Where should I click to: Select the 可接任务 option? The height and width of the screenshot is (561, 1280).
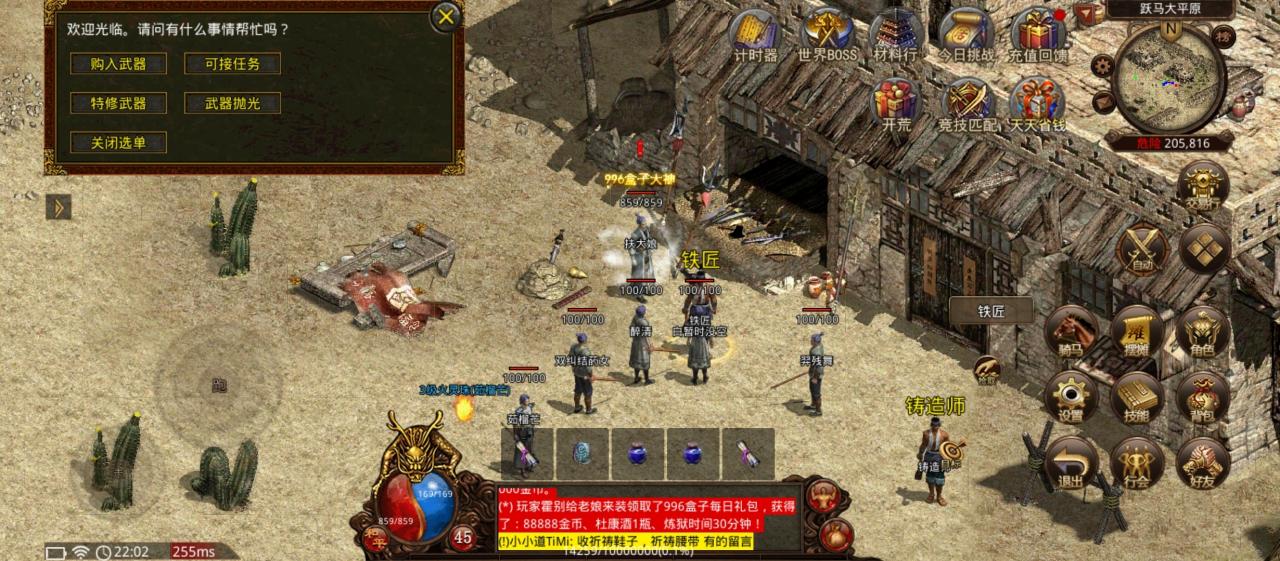(232, 64)
